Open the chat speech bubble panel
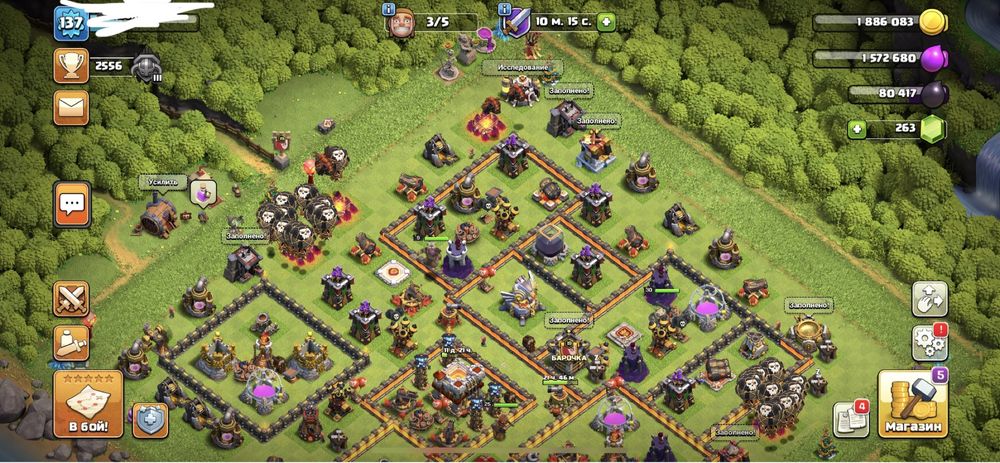1000x463 pixels. point(72,204)
